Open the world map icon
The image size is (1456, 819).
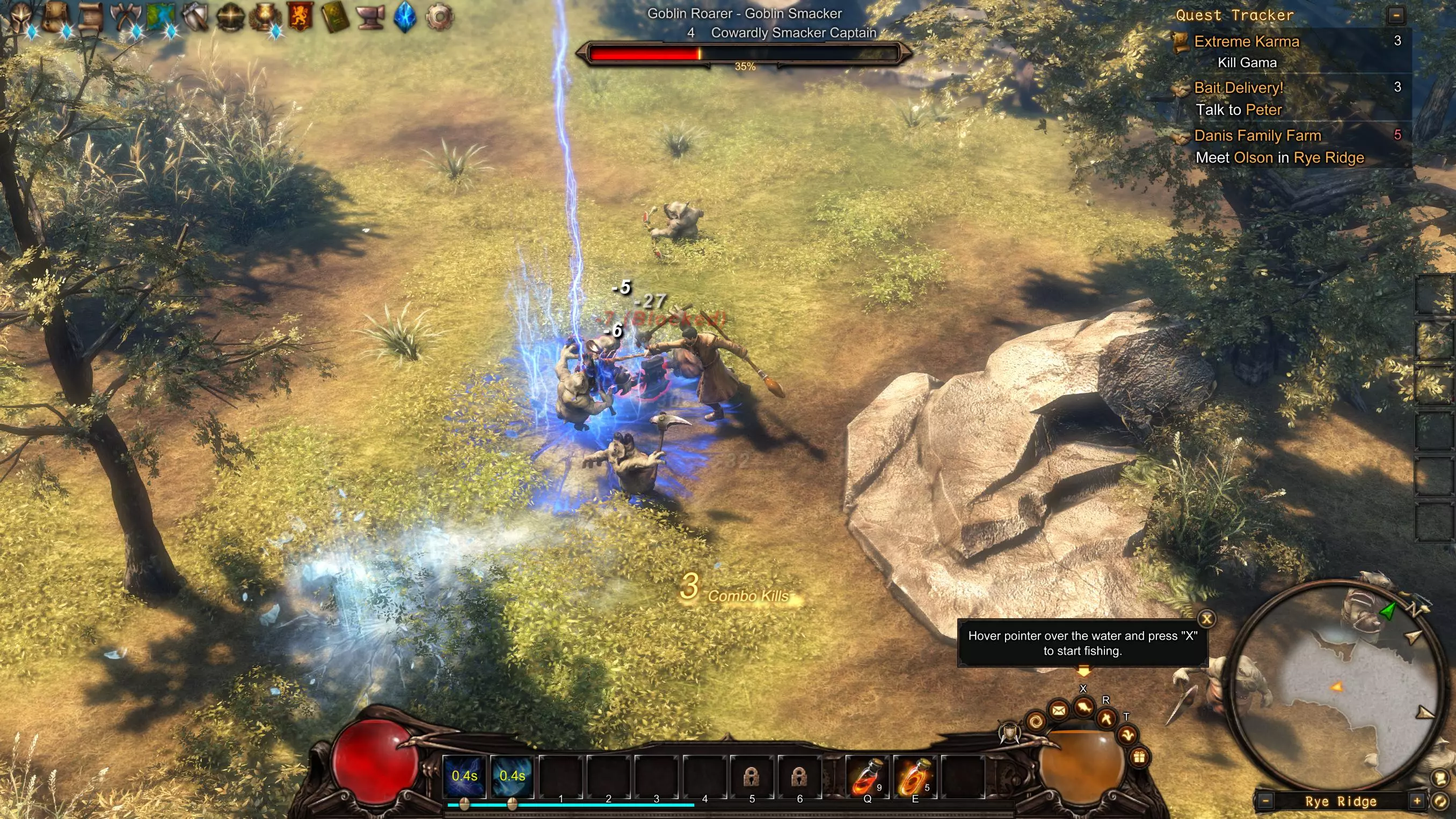pos(160,17)
